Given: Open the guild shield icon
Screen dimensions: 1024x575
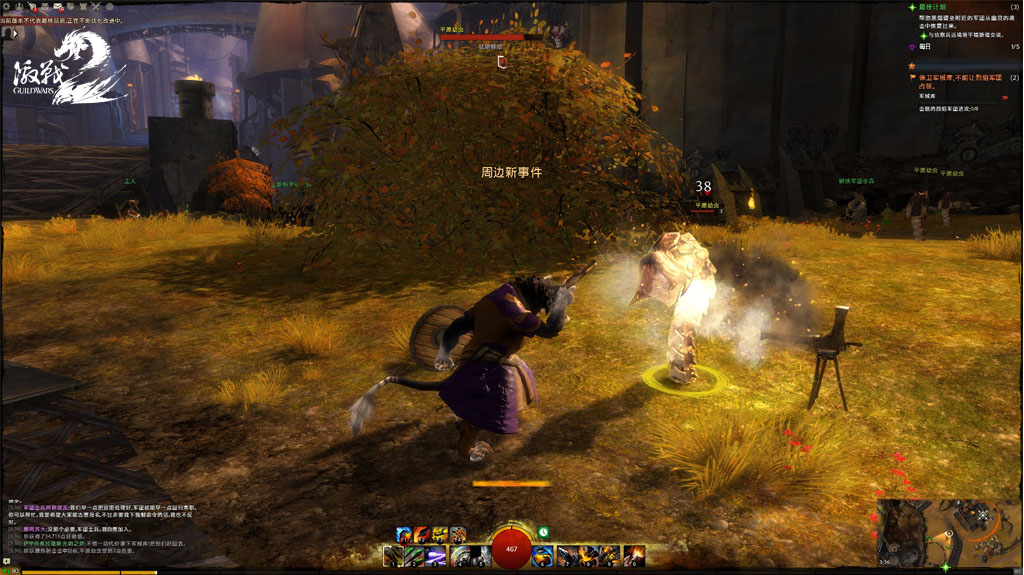Looking at the screenshot, I should (x=70, y=7).
